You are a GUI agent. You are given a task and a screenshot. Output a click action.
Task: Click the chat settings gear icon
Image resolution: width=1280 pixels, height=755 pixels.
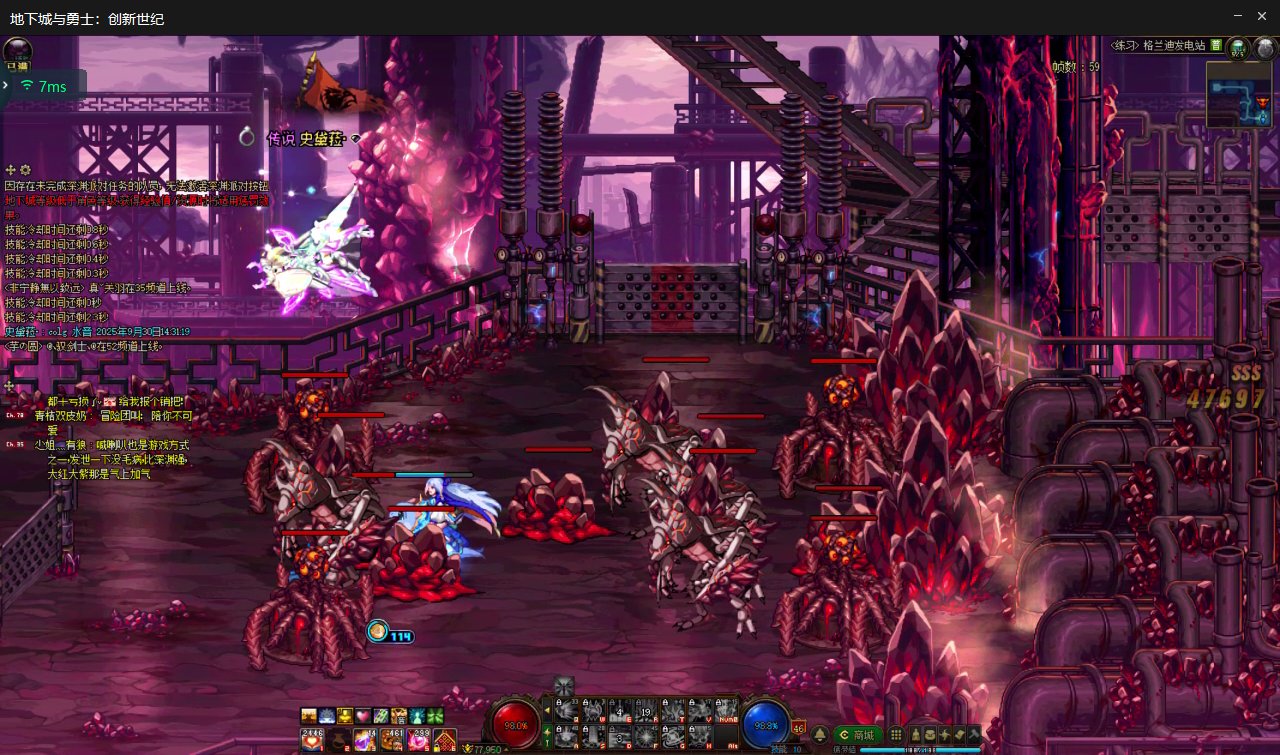click(x=25, y=170)
